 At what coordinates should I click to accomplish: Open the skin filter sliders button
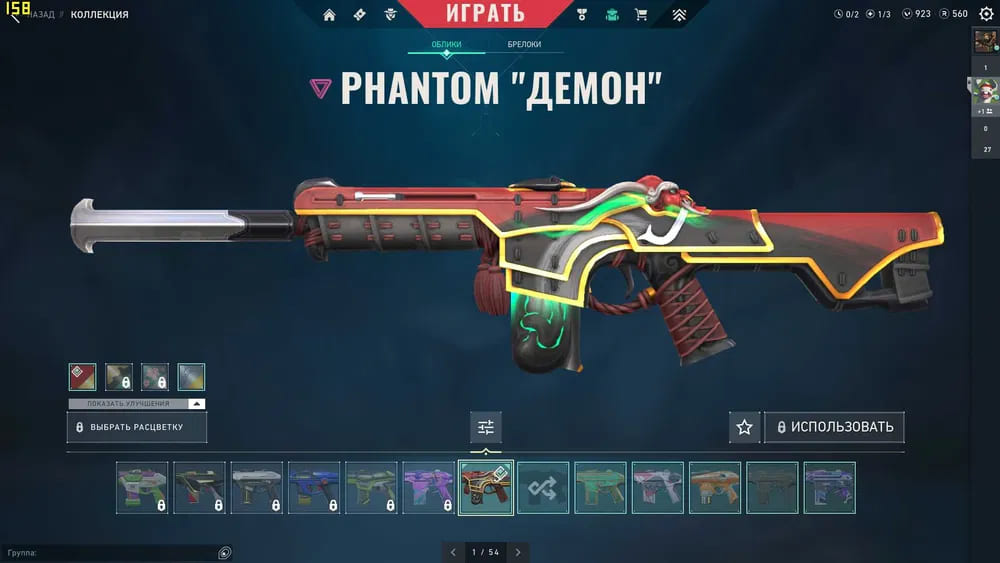[486, 427]
